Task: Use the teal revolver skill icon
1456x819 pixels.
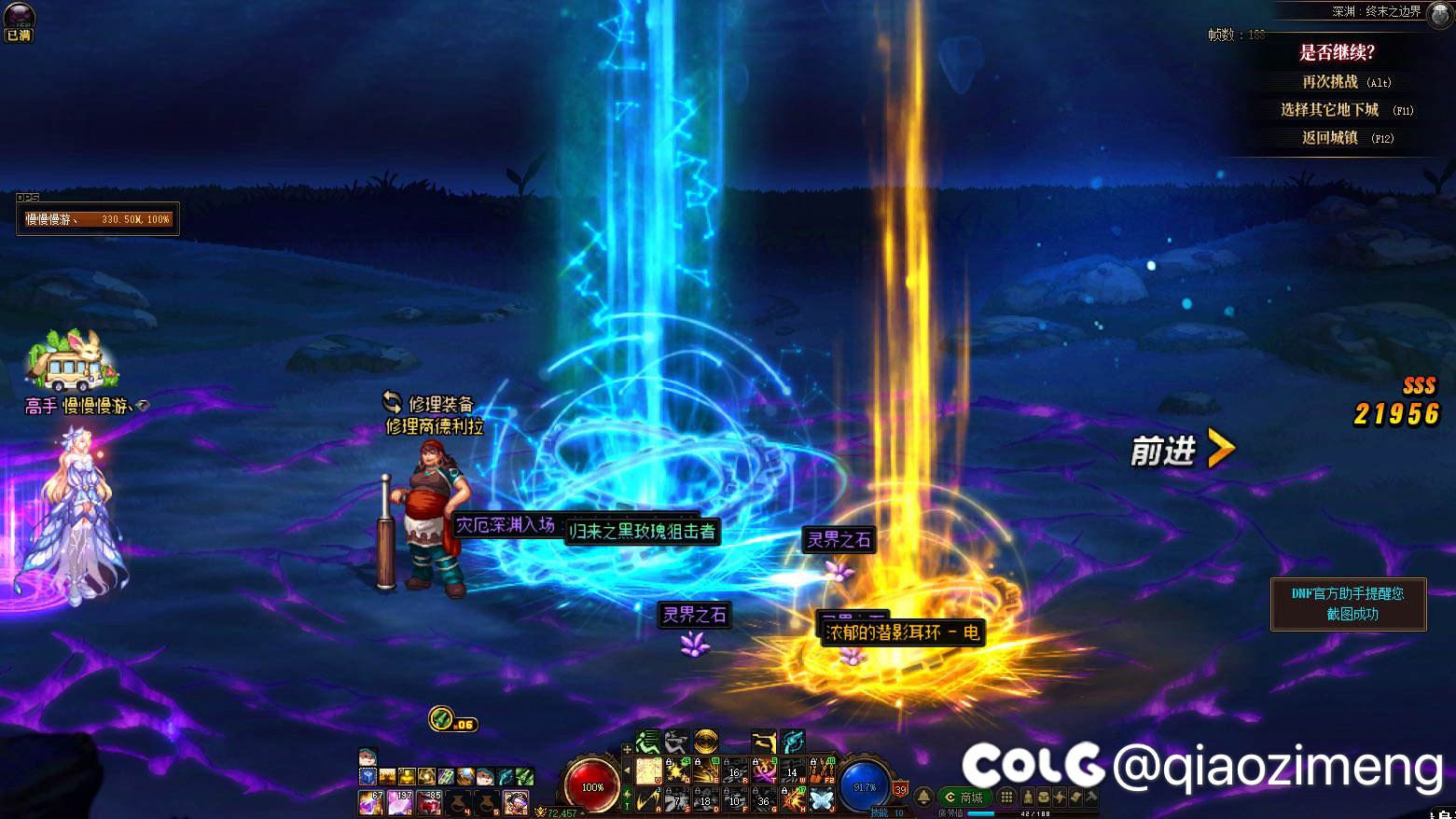Action: (793, 743)
